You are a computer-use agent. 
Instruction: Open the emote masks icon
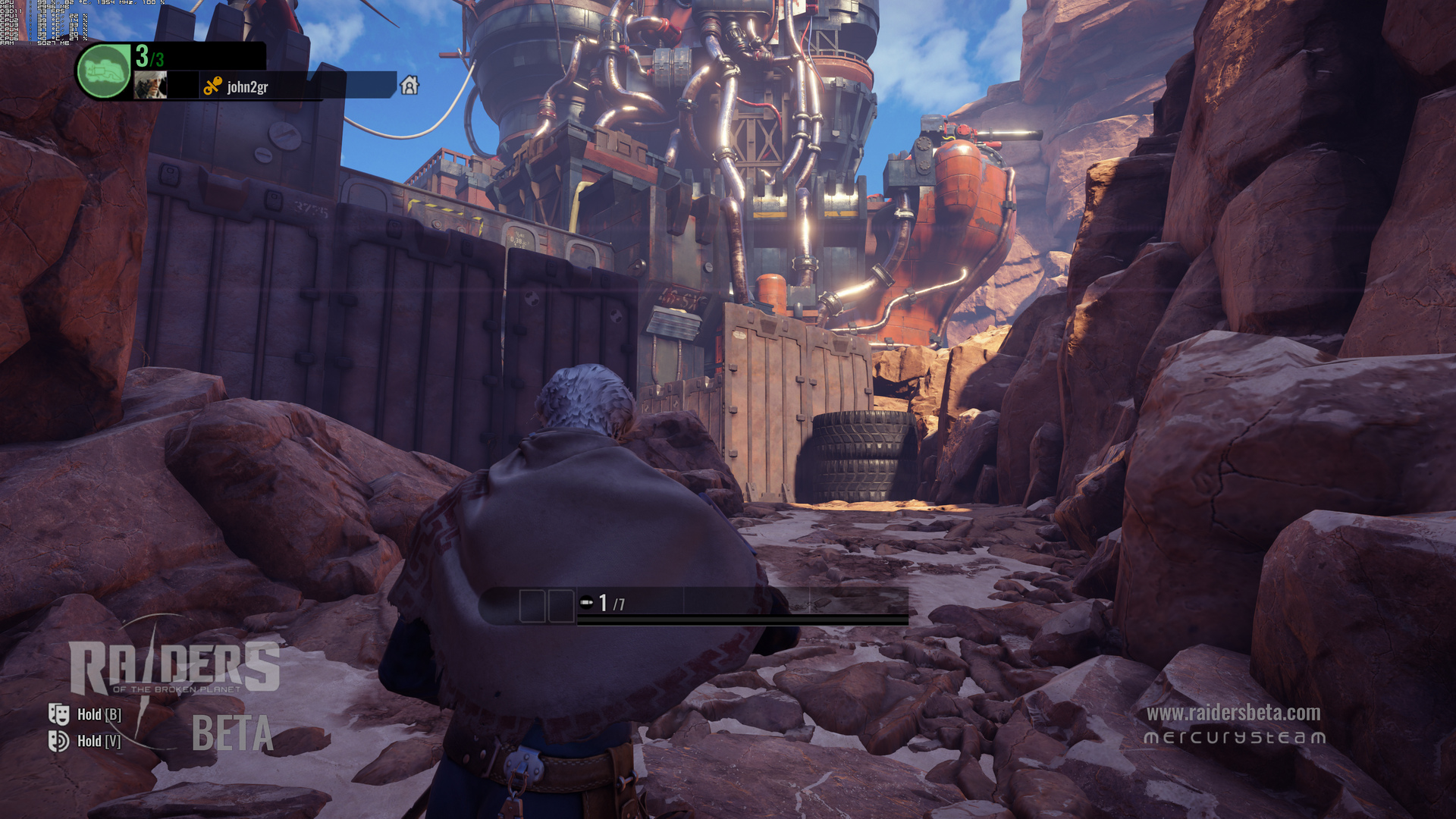59,714
